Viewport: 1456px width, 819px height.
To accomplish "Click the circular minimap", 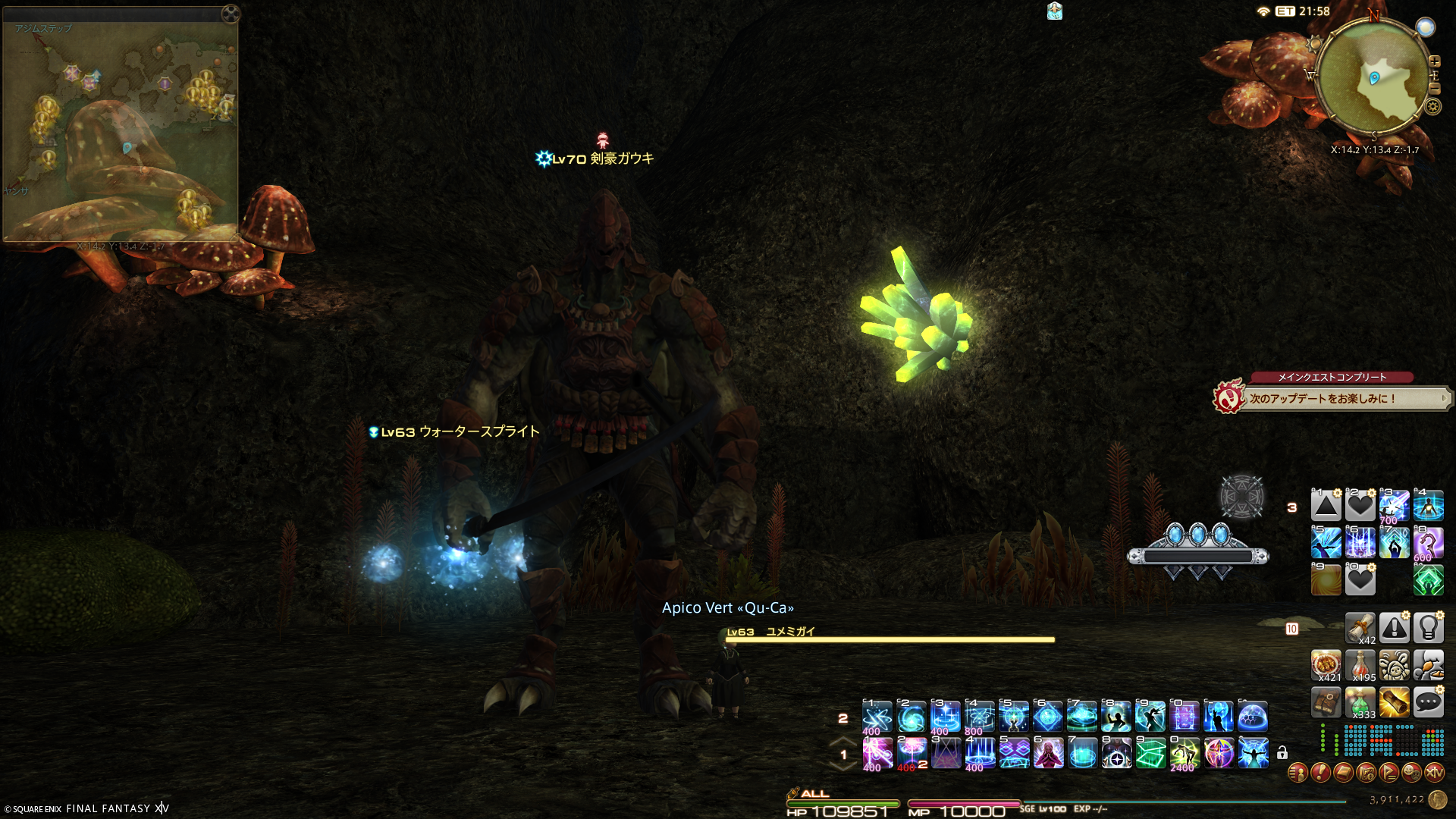I will tap(1374, 78).
